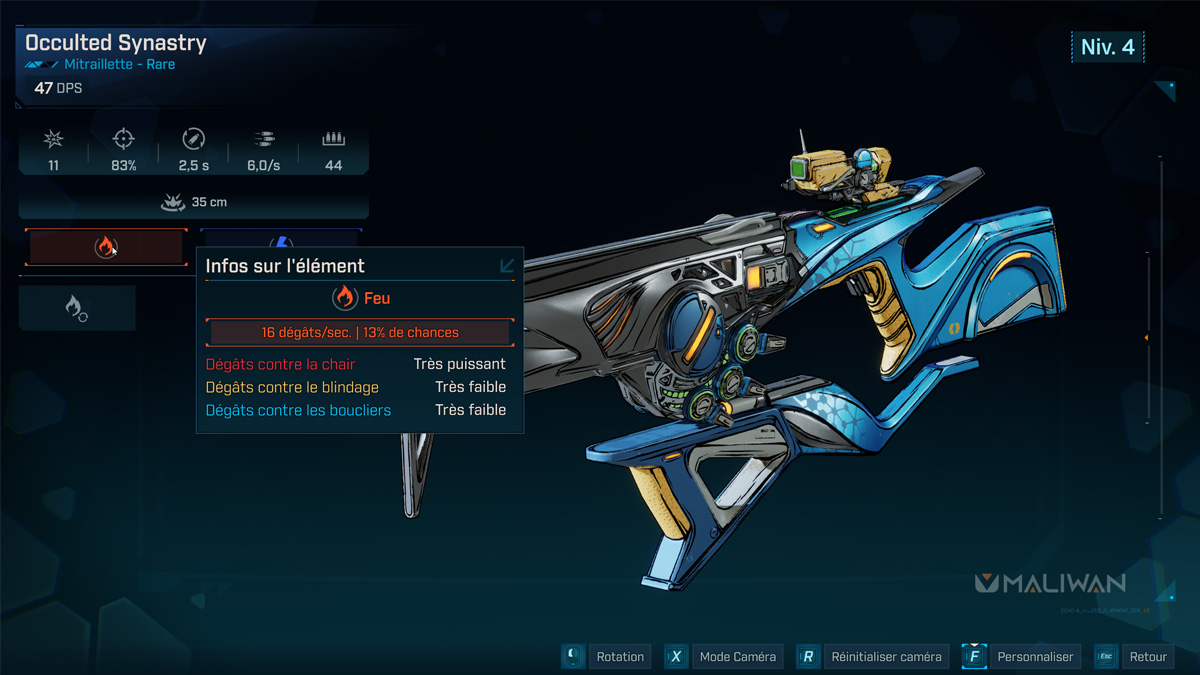
Task: Select the partially hidden blue element slot
Action: (x=282, y=239)
